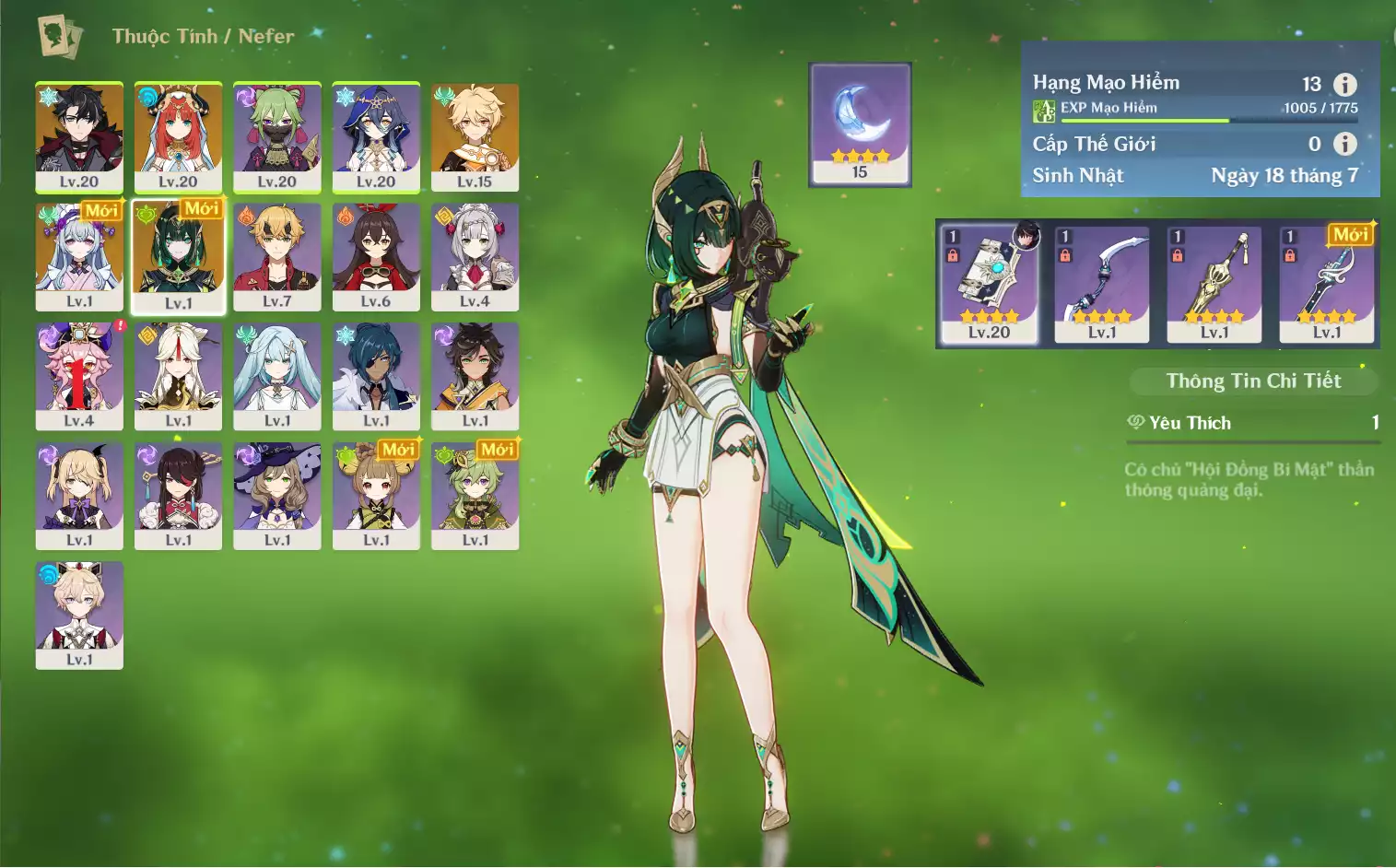This screenshot has height=868, width=1396.
Task: Select the Thoma Lv.7 character card
Action: (277, 256)
